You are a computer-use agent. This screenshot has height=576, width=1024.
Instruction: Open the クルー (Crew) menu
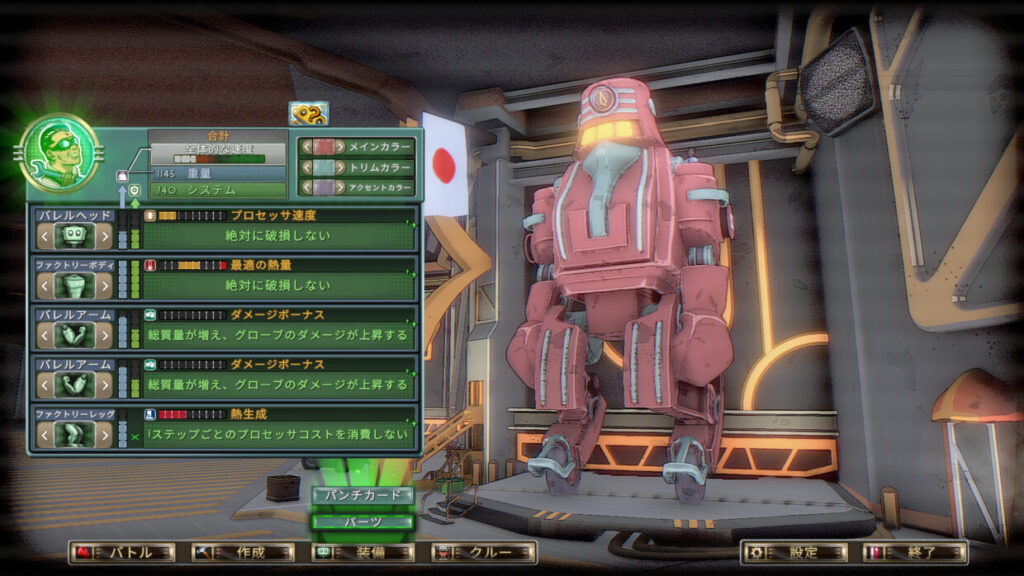pos(484,552)
